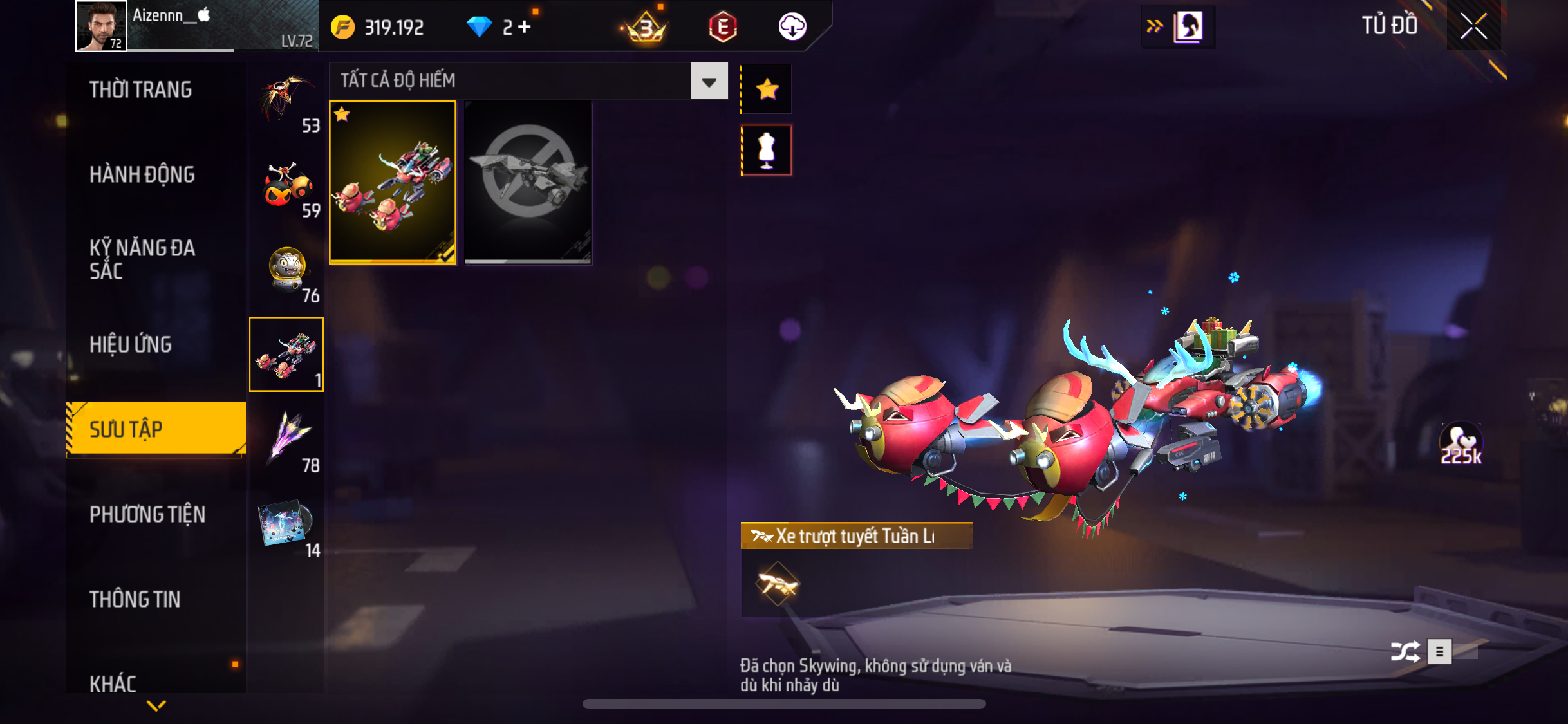Click the mannequin outfit preview button
The width and height of the screenshot is (1568, 724).
pyautogui.click(x=767, y=151)
